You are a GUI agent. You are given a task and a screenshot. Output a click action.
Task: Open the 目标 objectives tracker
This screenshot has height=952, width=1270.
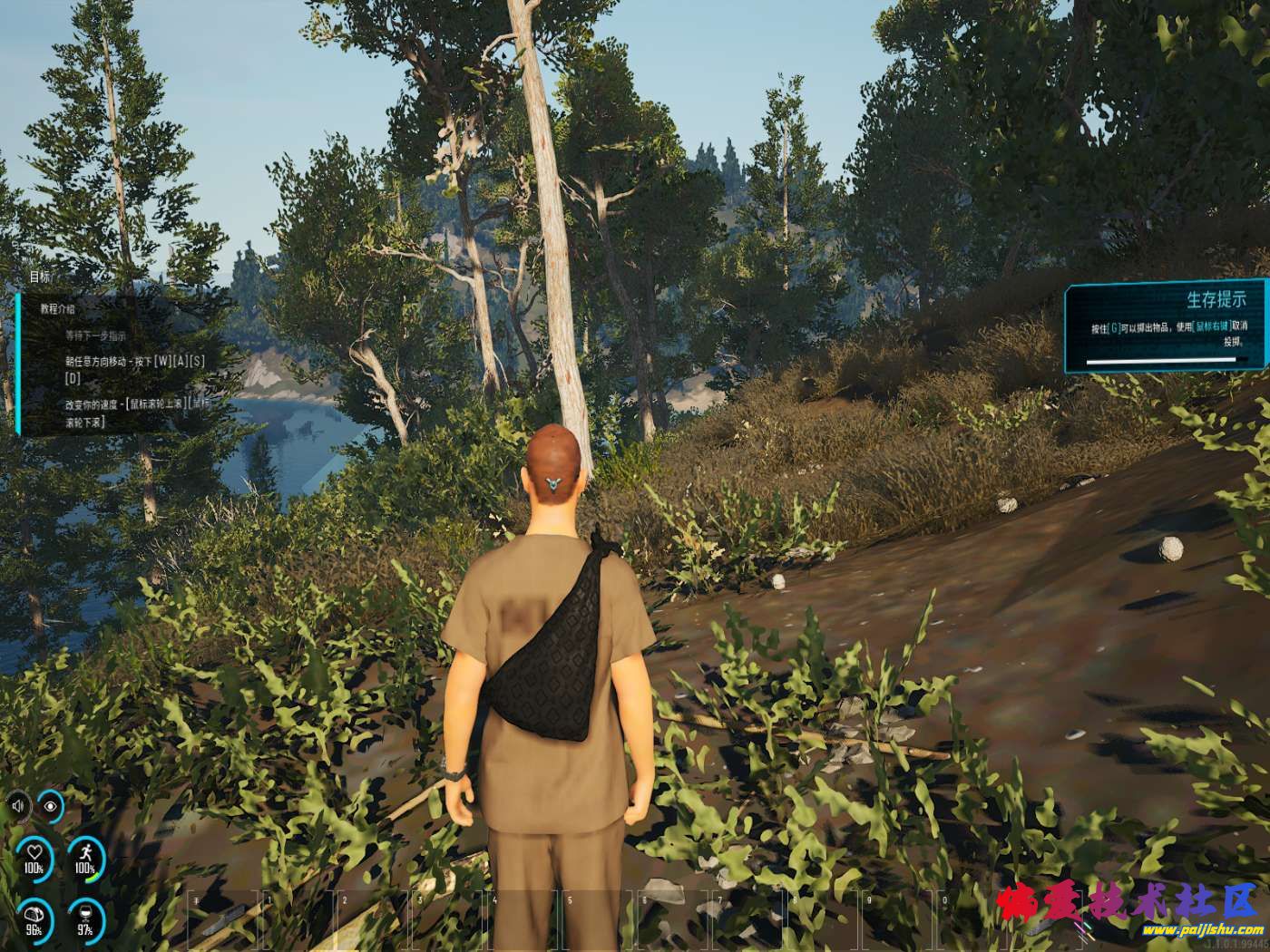coord(40,277)
